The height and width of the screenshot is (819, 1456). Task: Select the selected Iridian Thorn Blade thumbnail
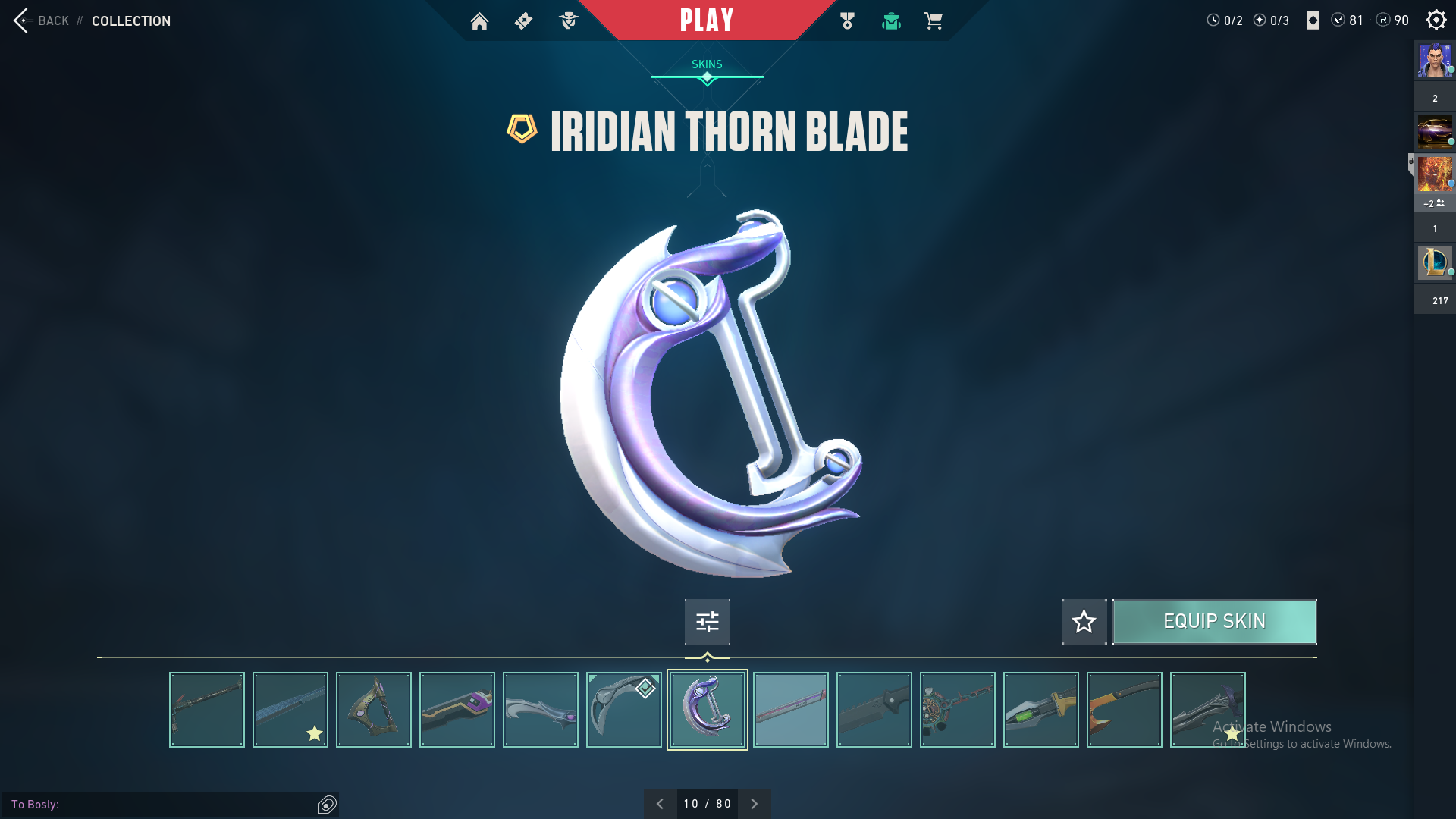click(x=707, y=710)
